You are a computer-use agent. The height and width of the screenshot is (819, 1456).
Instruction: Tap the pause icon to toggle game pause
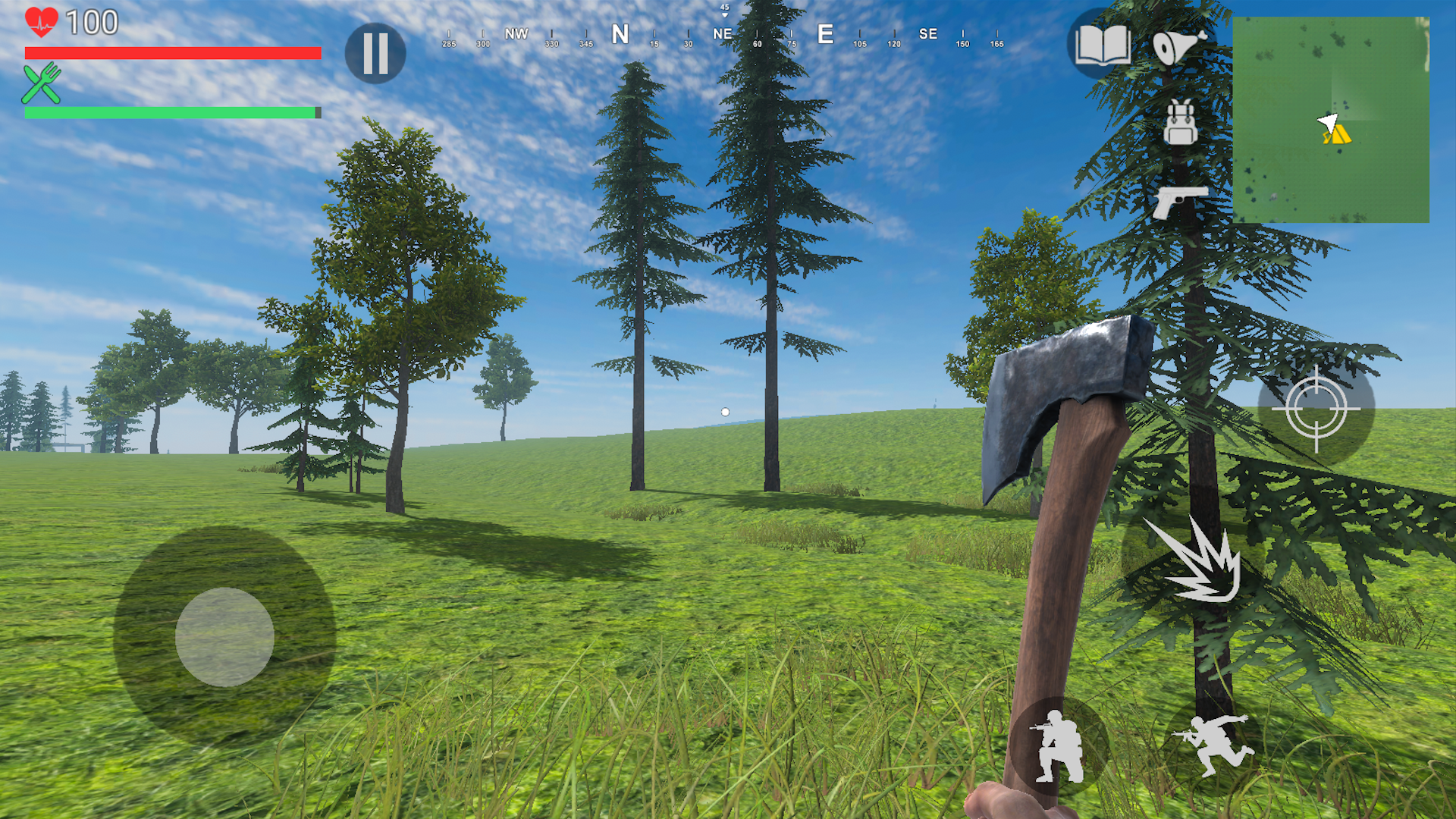(x=375, y=52)
